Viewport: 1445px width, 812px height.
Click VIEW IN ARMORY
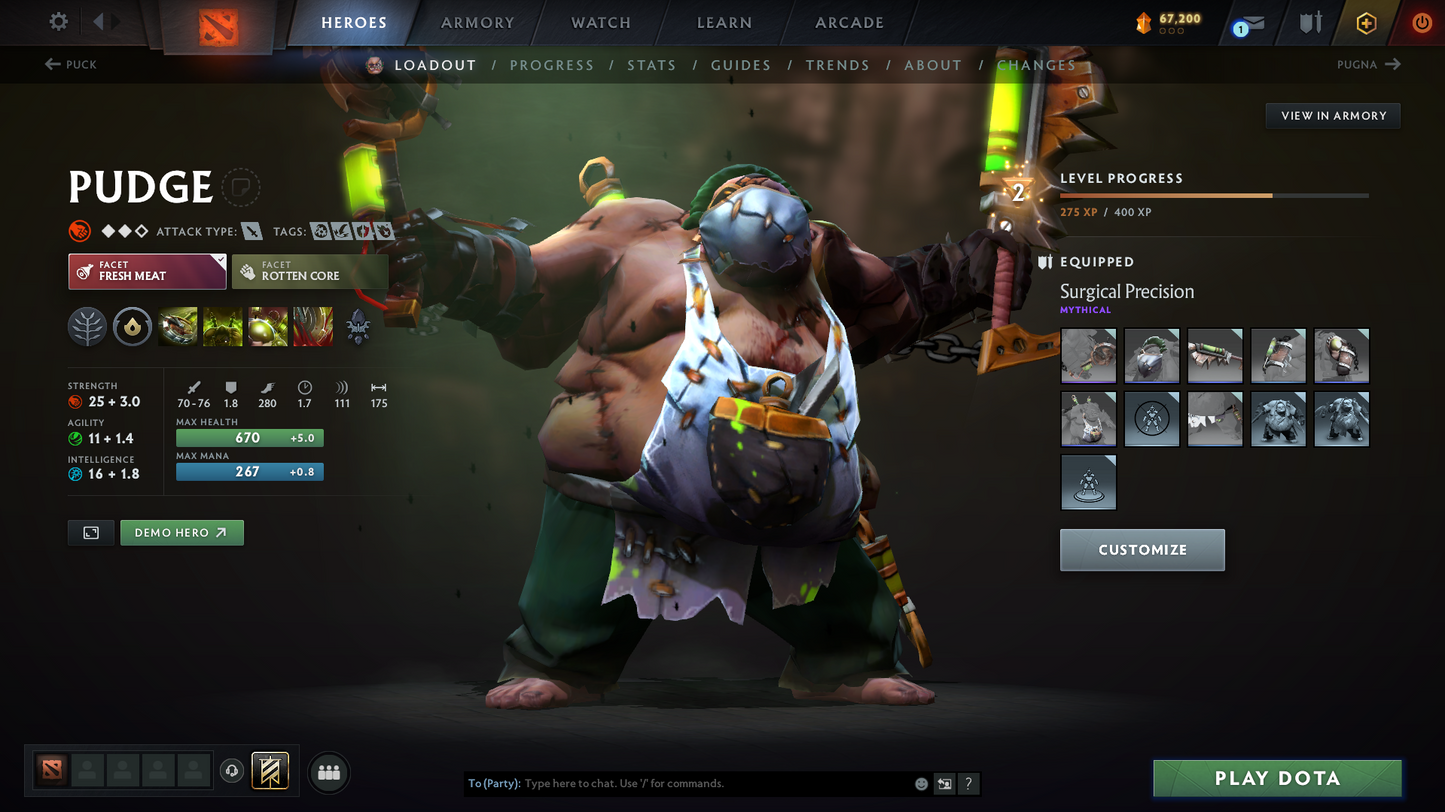point(1332,115)
